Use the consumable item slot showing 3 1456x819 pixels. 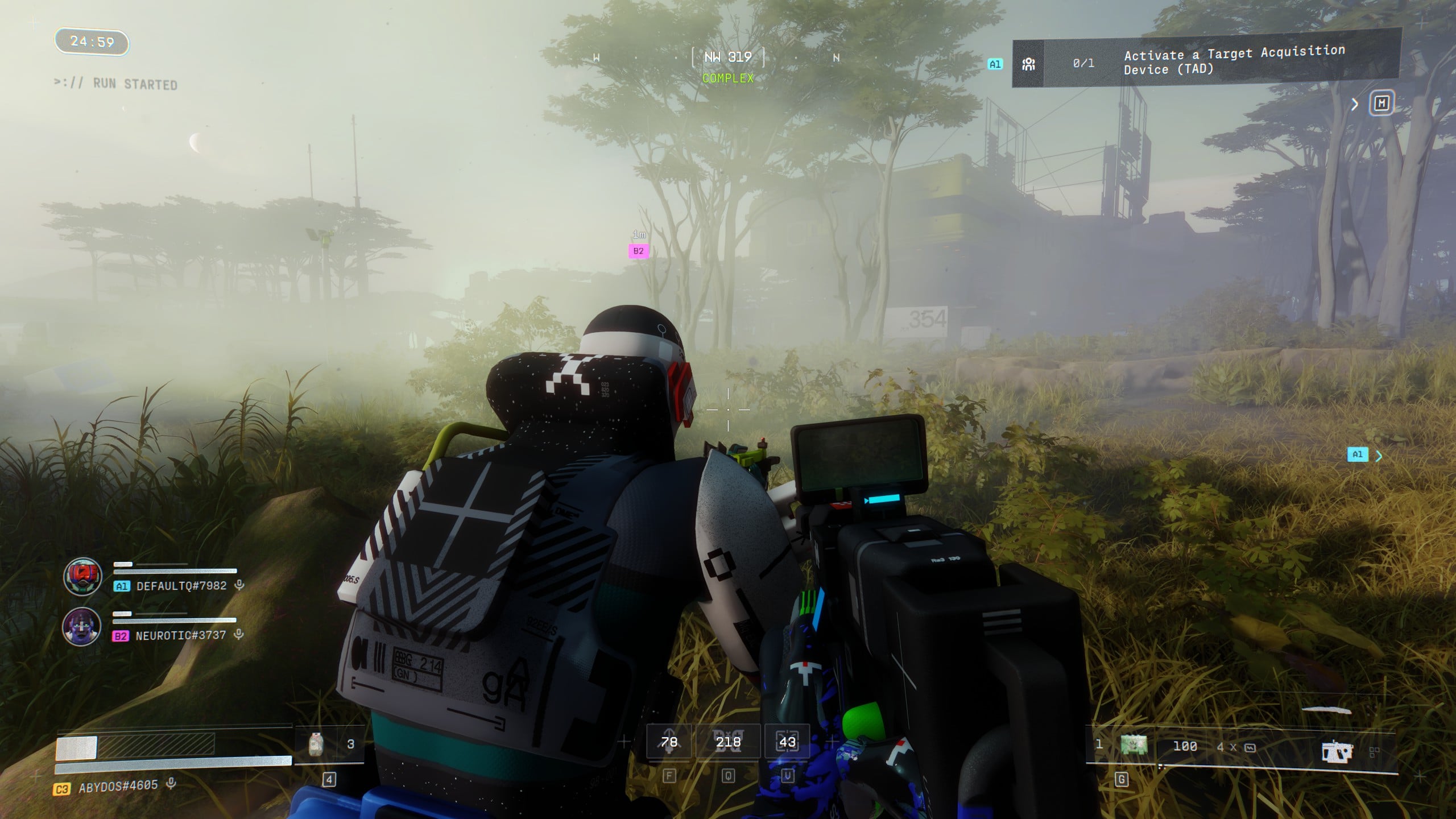click(317, 744)
